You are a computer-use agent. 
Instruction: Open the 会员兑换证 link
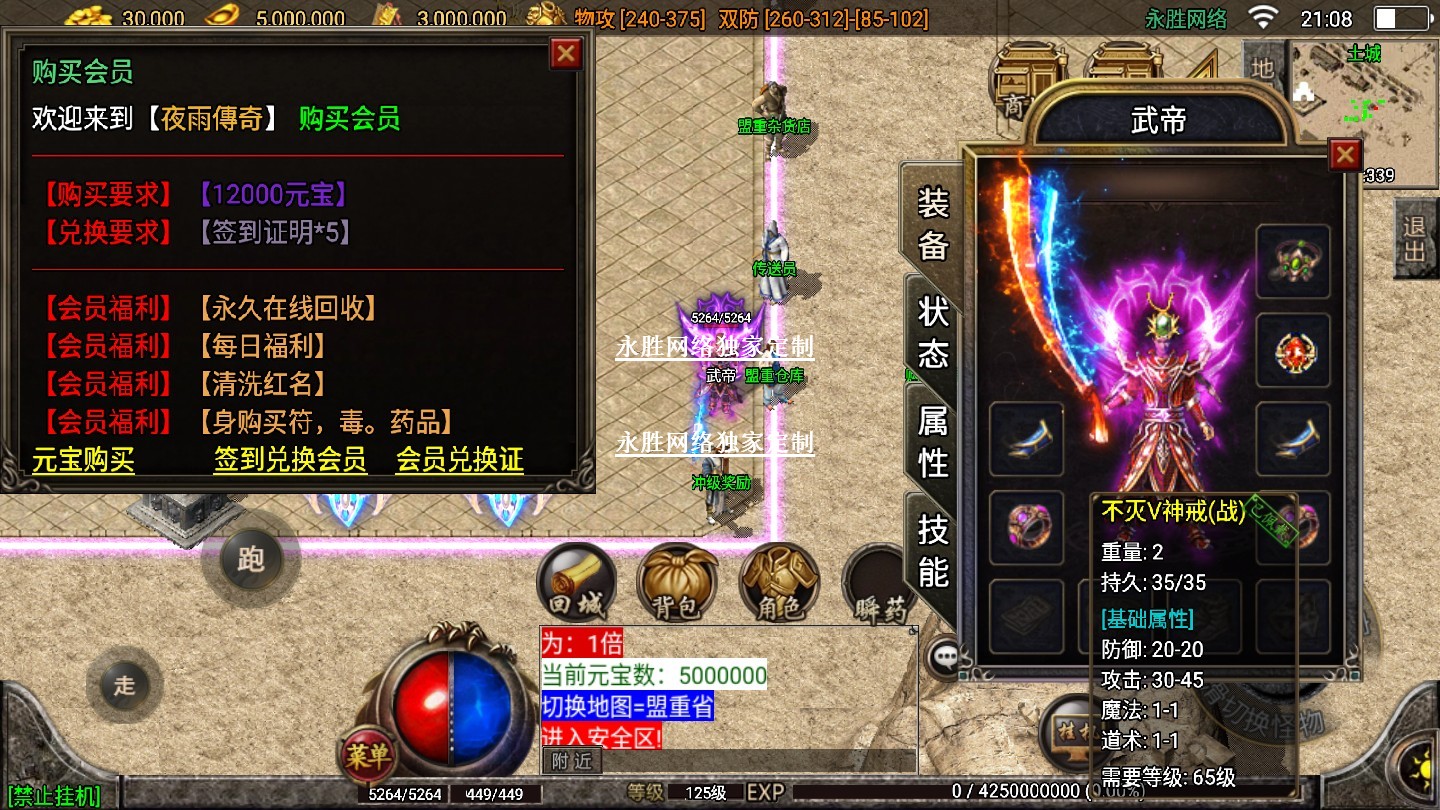point(459,460)
